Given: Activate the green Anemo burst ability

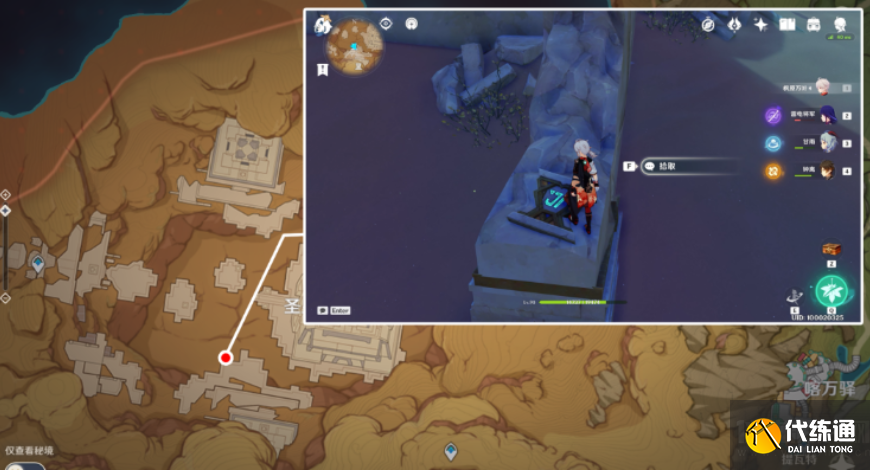Looking at the screenshot, I should (x=831, y=291).
